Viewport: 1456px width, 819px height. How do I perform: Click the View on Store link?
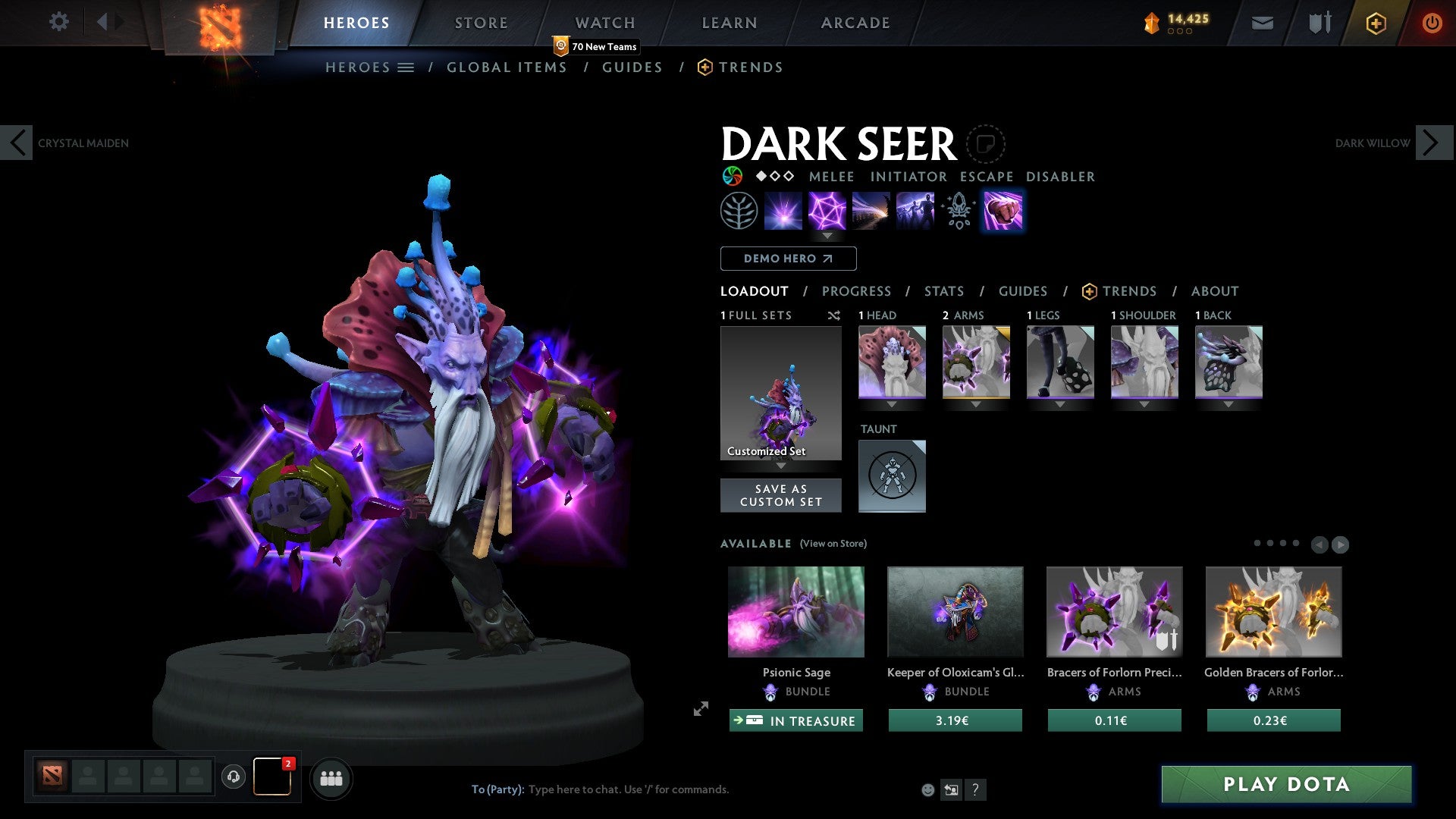[x=834, y=544]
